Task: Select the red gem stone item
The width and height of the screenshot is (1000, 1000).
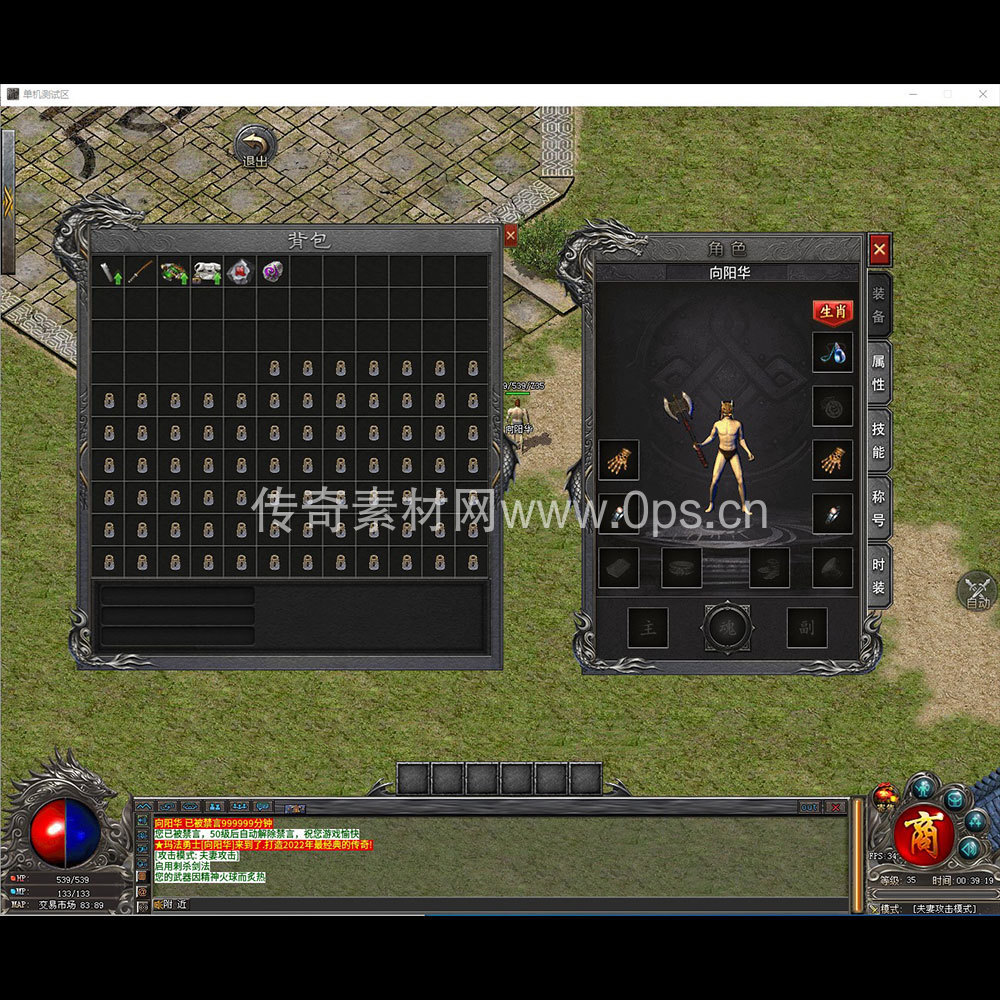Action: click(x=240, y=272)
